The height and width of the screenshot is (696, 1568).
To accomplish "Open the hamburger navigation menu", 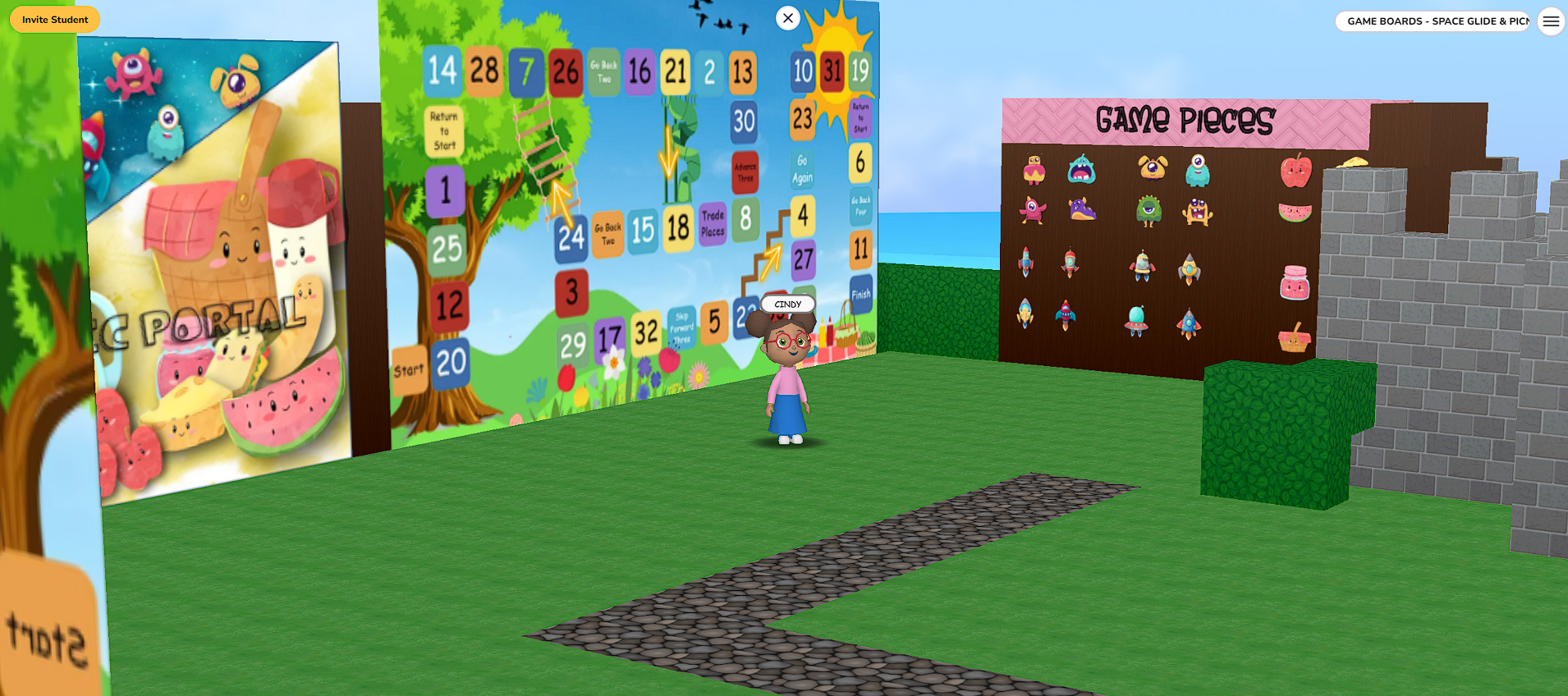I will point(1551,21).
